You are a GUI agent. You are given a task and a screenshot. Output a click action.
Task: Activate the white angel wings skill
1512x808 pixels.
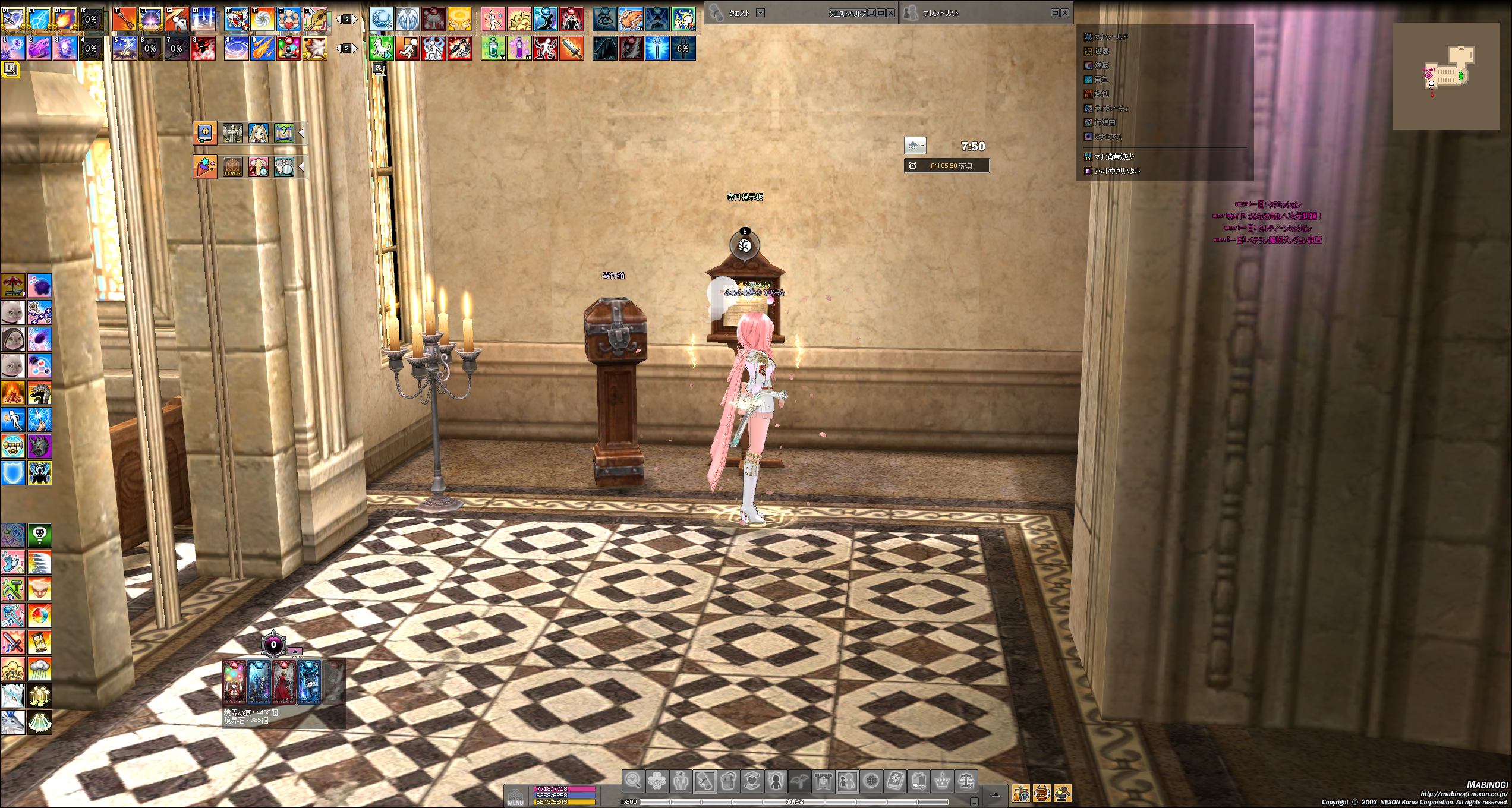408,19
